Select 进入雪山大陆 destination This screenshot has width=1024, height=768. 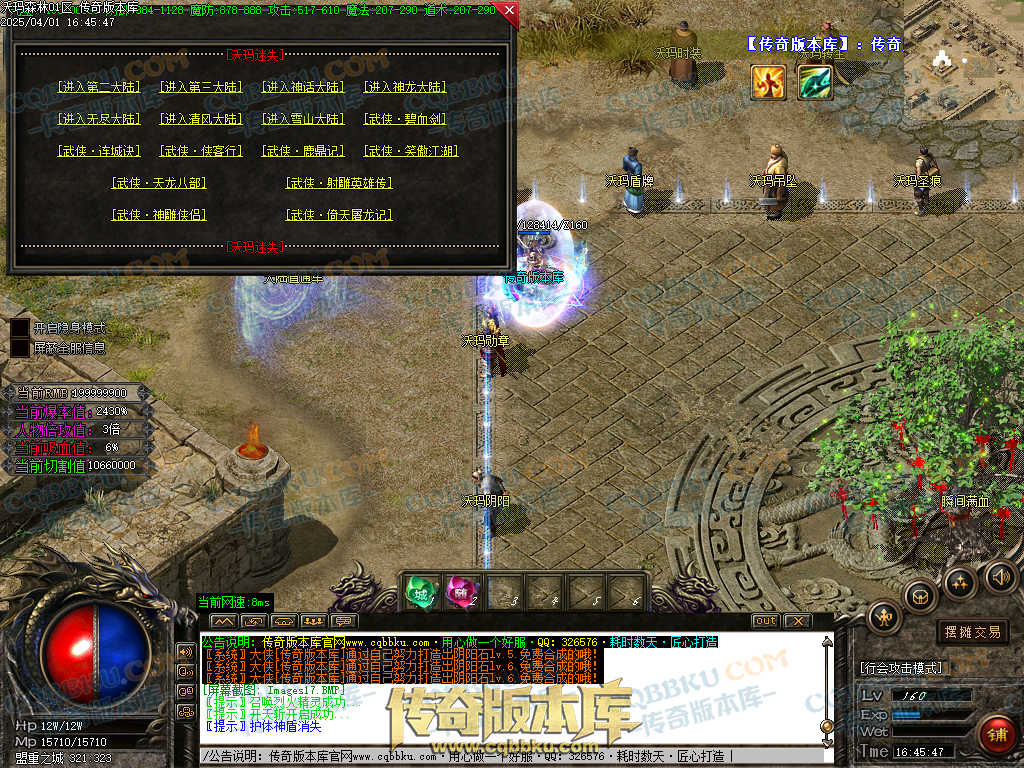pos(303,119)
